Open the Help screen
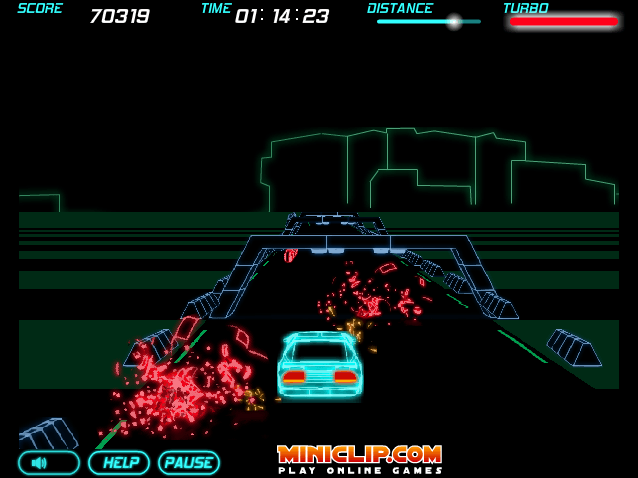638x478 pixels. tap(119, 463)
